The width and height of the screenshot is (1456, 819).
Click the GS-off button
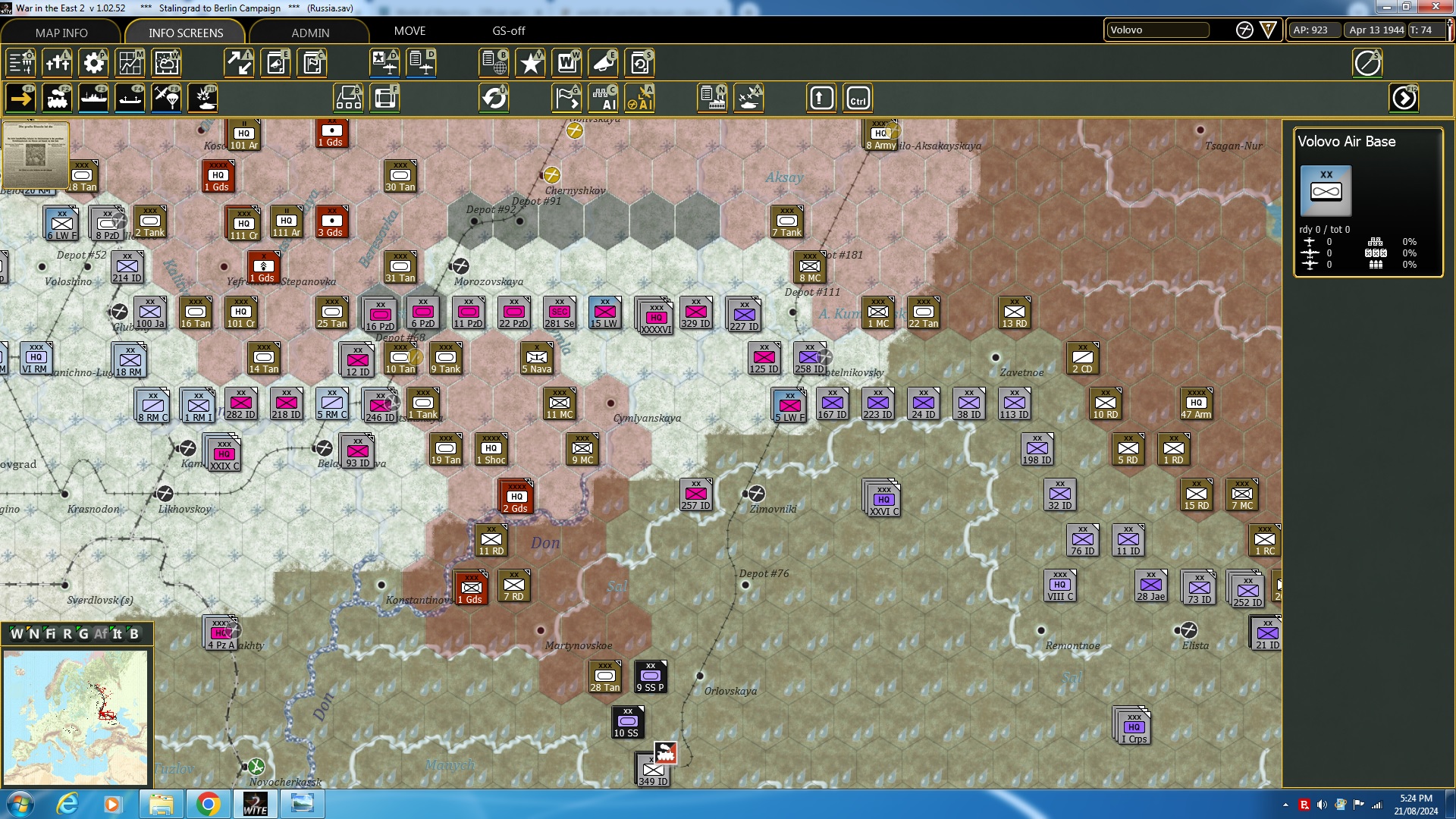click(x=507, y=31)
